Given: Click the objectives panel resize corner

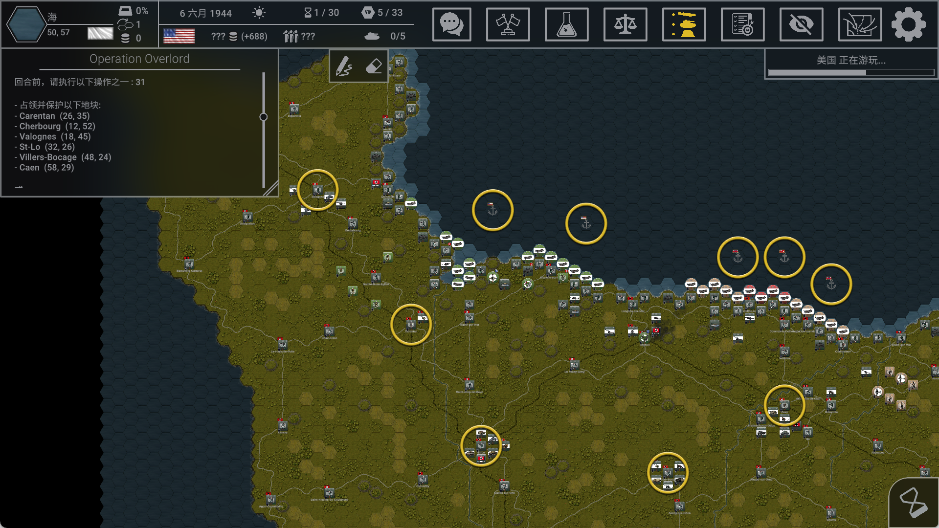Looking at the screenshot, I should pyautogui.click(x=270, y=187).
